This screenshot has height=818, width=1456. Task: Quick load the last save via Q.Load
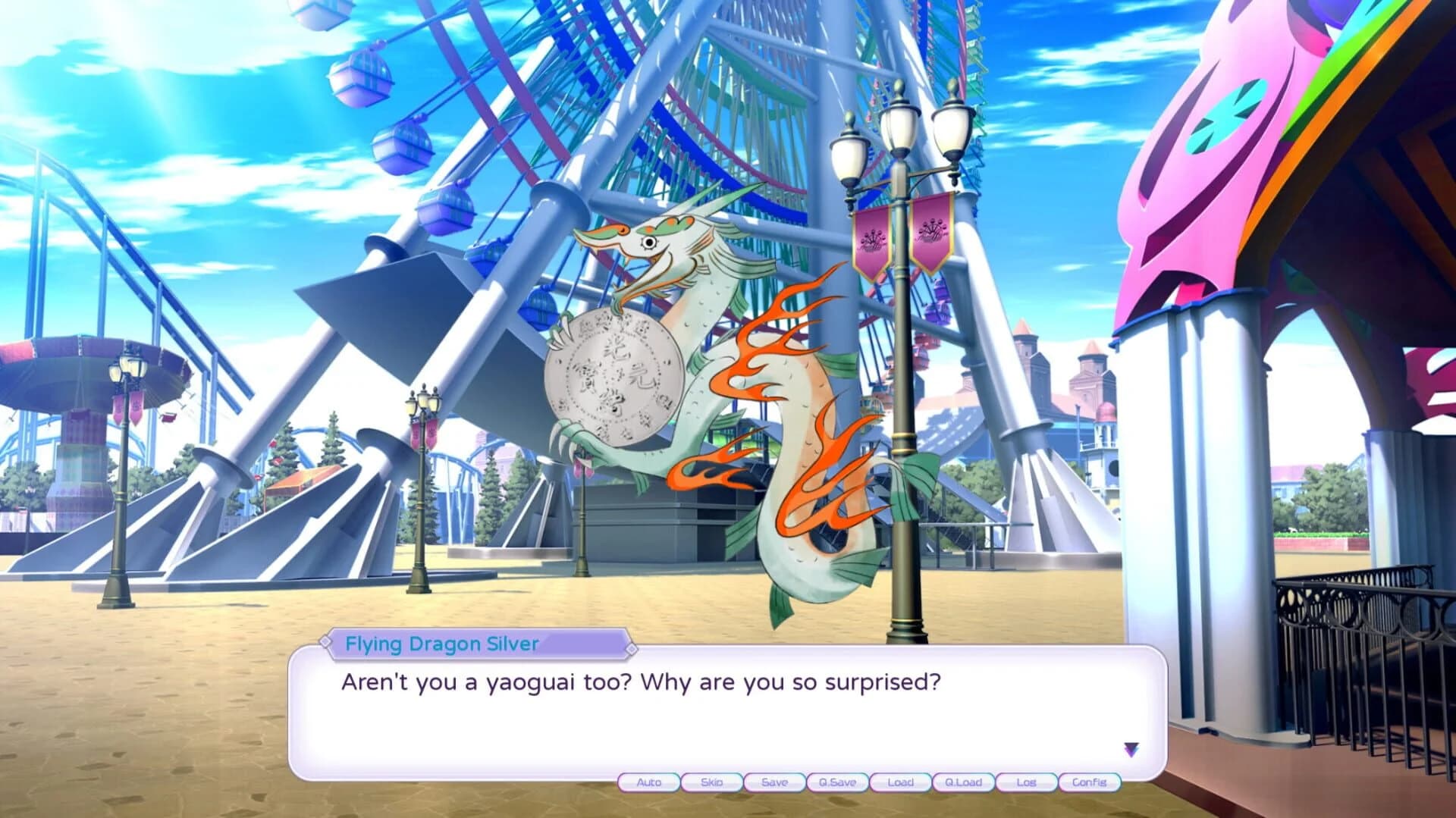tap(964, 783)
